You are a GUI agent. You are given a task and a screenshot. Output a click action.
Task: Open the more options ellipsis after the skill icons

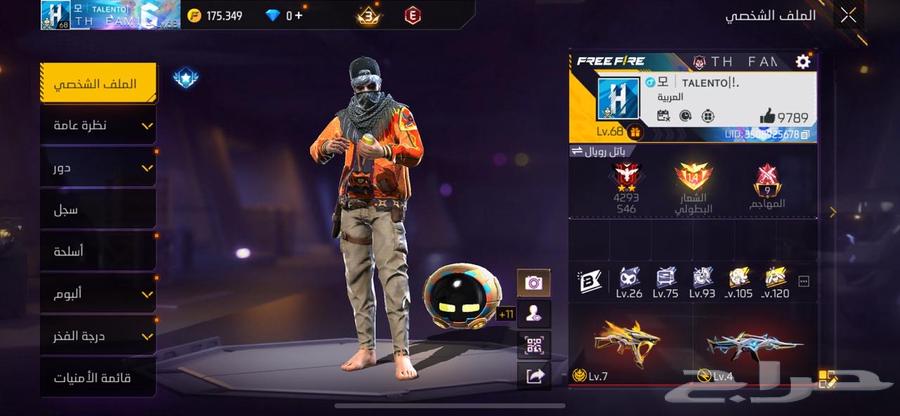pyautogui.click(x=803, y=282)
